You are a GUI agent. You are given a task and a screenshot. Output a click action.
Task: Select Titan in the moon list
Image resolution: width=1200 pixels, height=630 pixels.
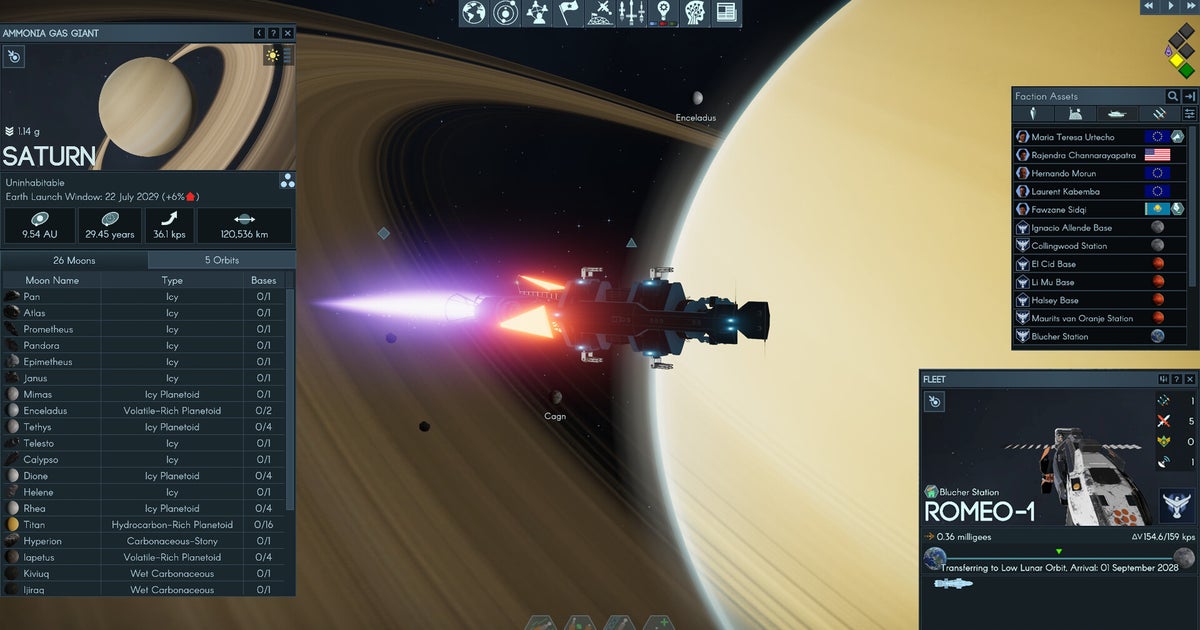[x=34, y=525]
